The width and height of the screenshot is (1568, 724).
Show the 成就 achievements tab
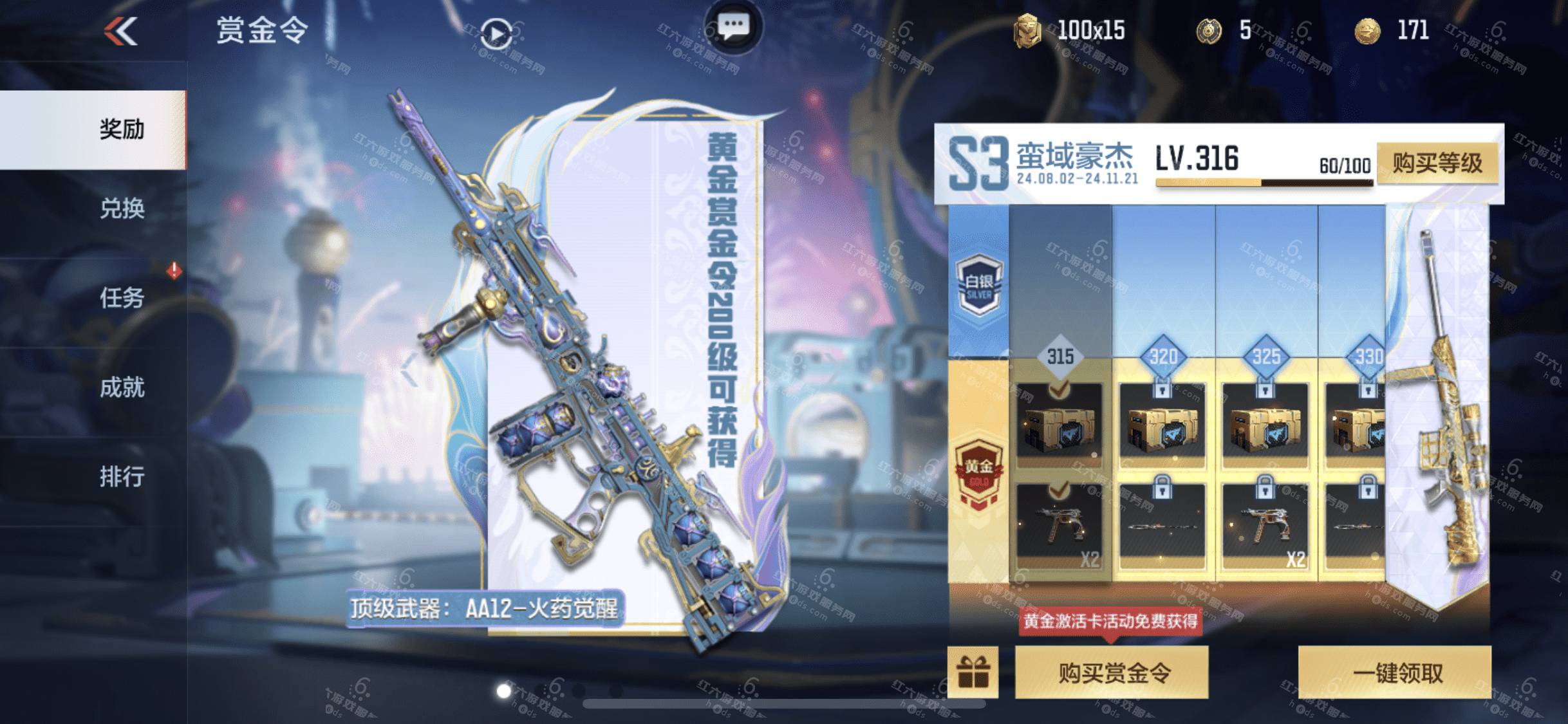[x=121, y=387]
